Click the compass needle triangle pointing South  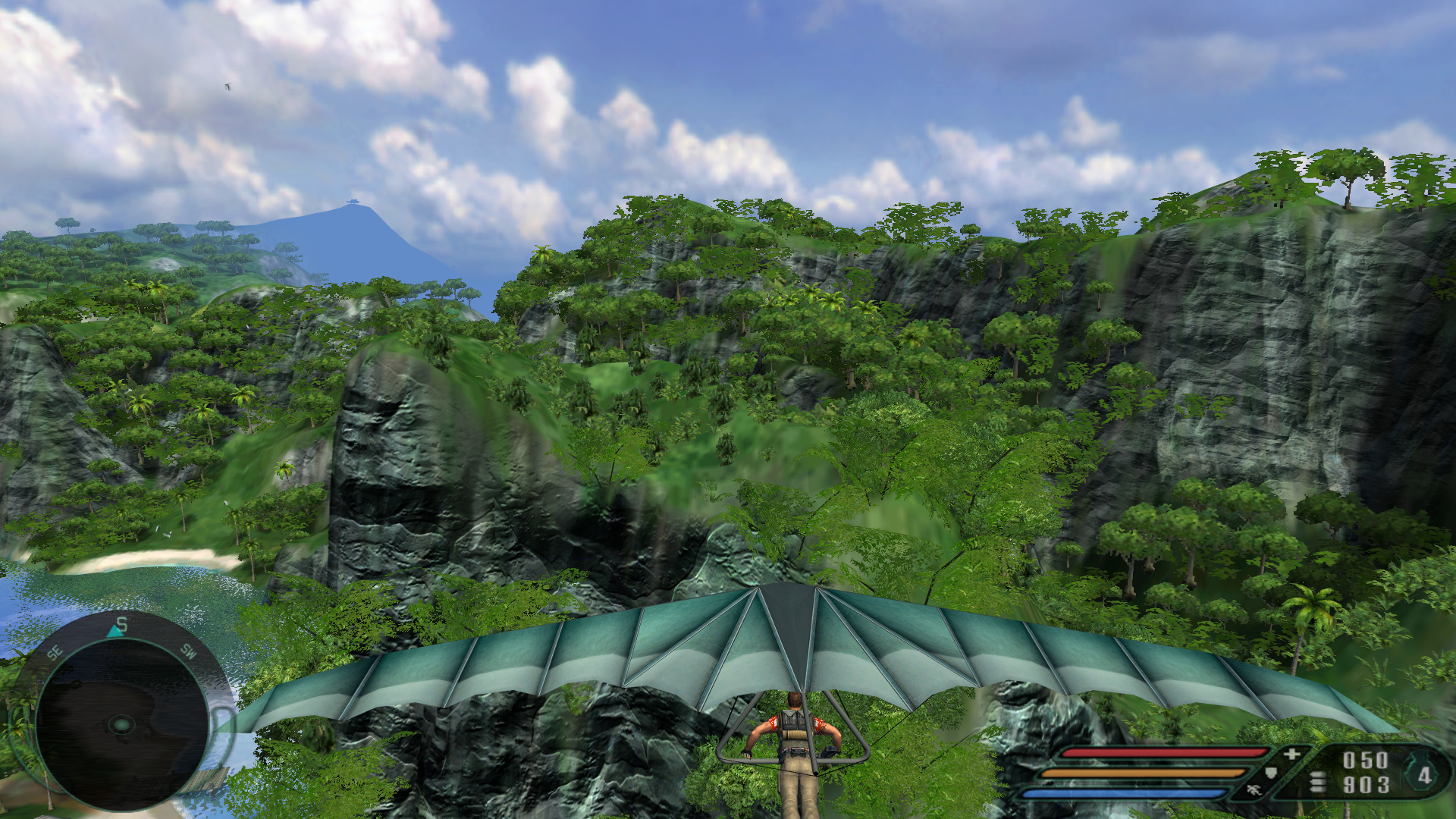click(x=114, y=632)
